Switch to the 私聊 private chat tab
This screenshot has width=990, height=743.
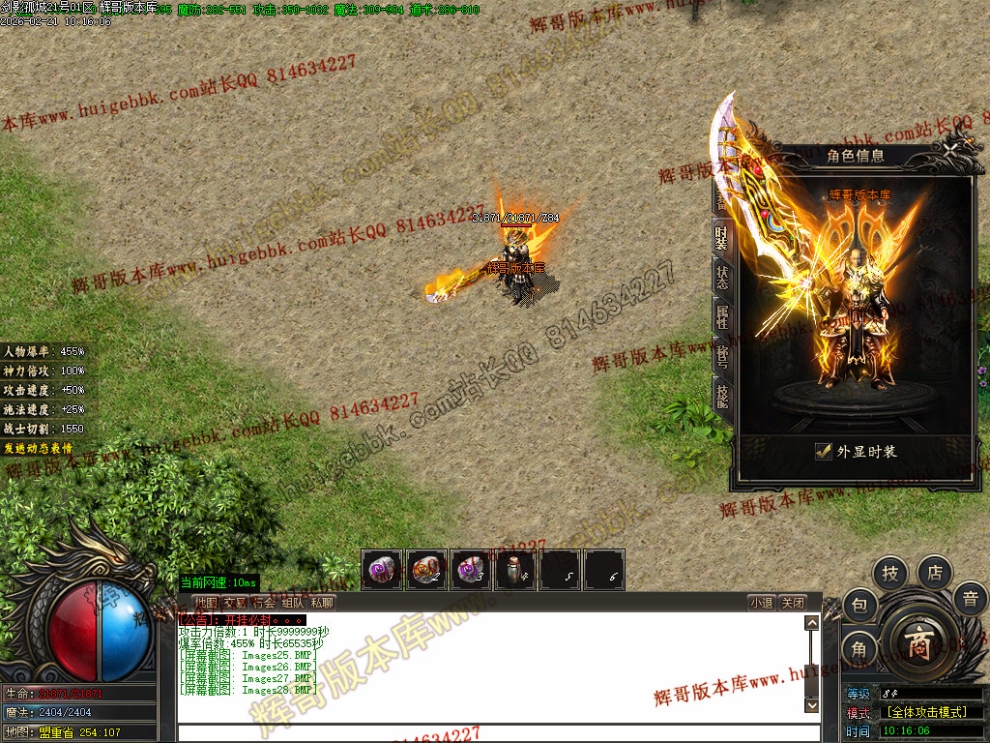pyautogui.click(x=322, y=603)
